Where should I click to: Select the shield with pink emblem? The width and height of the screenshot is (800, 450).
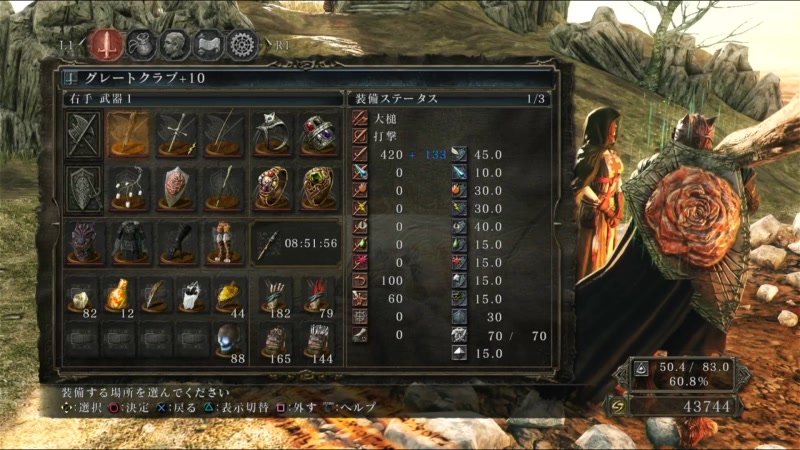point(176,187)
